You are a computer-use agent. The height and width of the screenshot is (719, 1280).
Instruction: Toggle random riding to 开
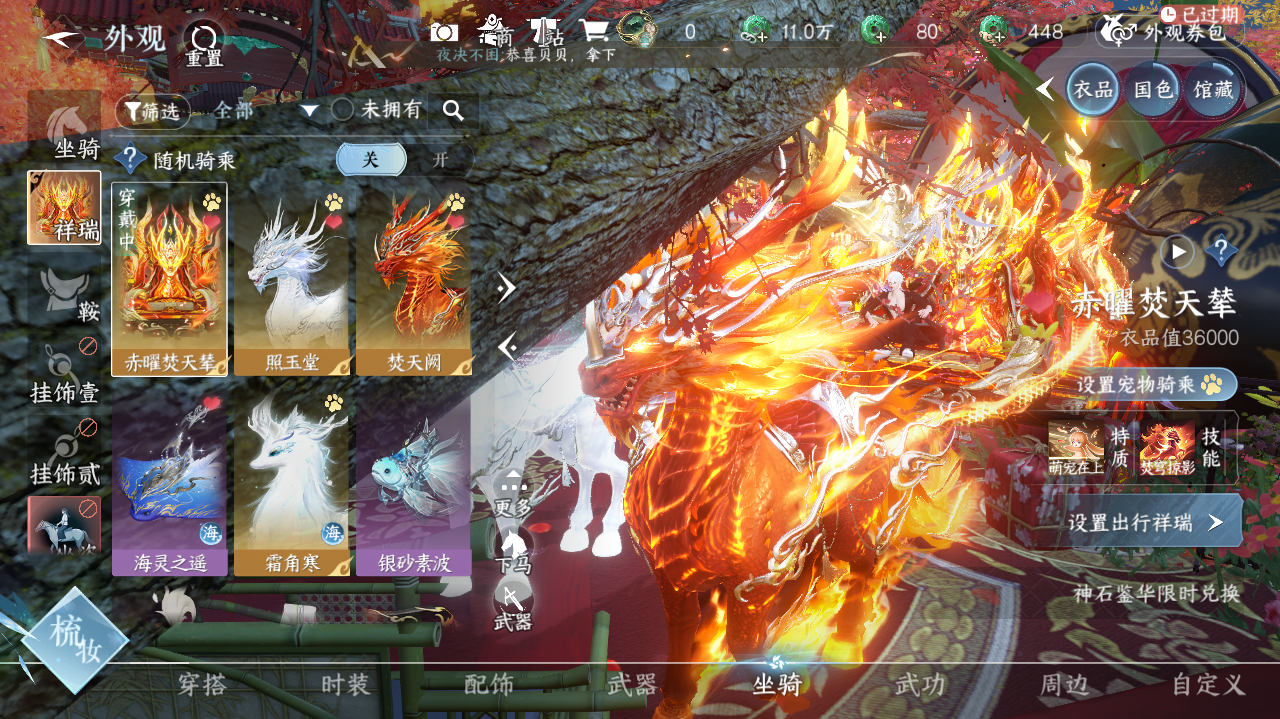pos(440,160)
